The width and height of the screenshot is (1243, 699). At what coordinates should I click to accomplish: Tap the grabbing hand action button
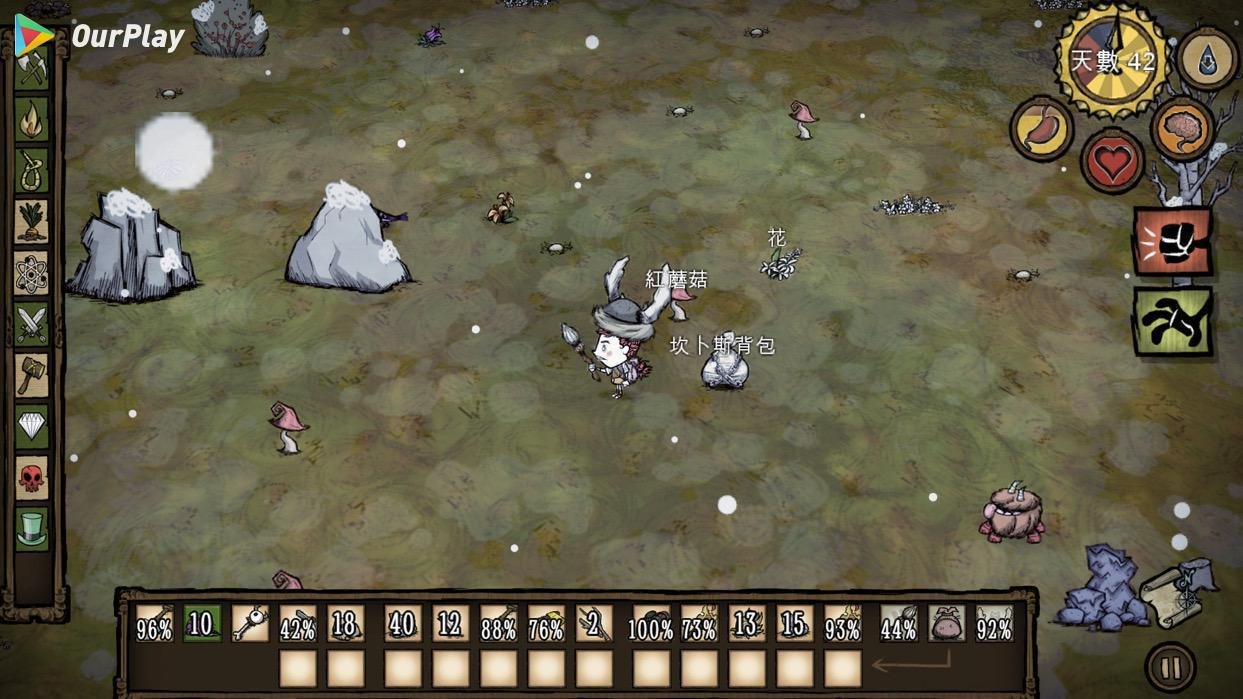(x=1172, y=321)
